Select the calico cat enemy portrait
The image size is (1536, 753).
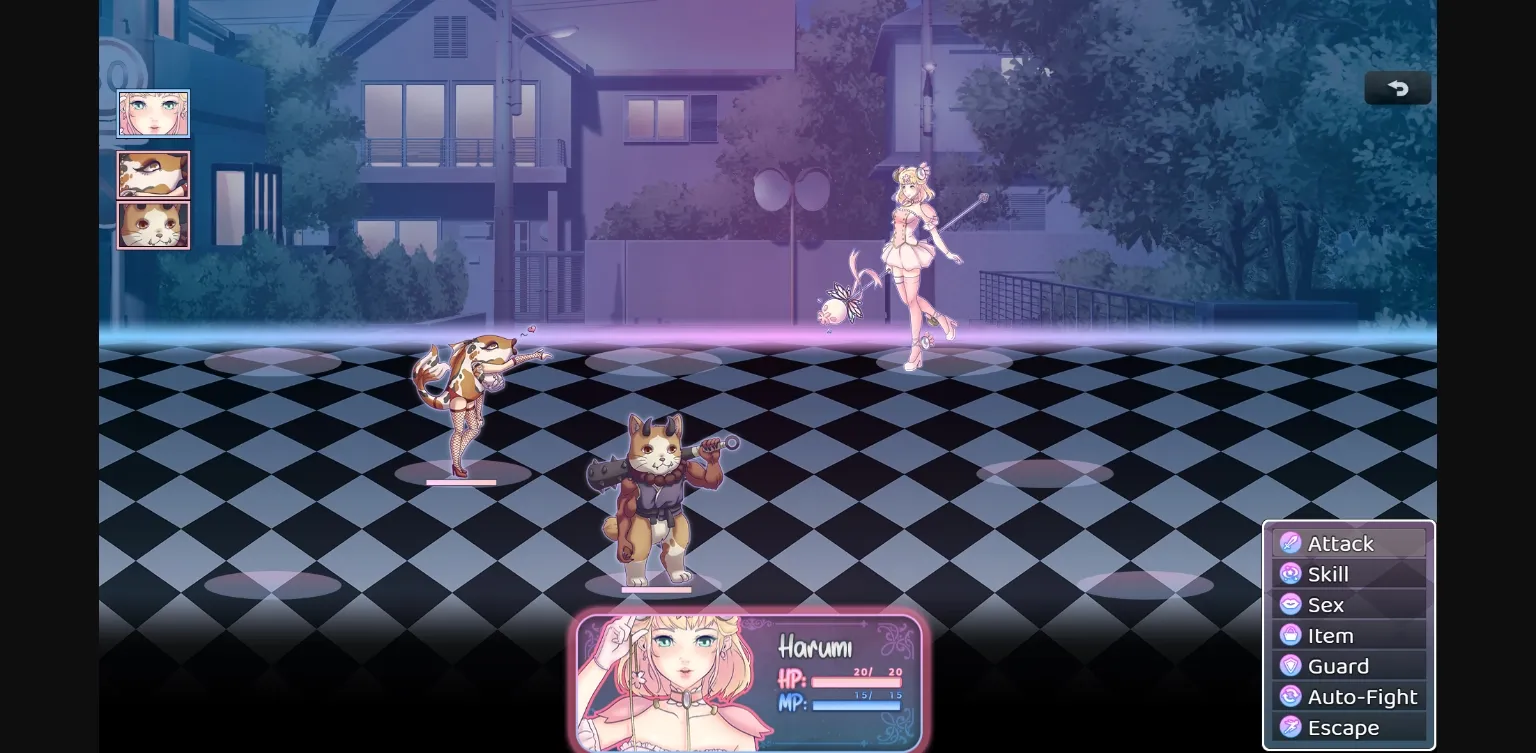coord(153,174)
